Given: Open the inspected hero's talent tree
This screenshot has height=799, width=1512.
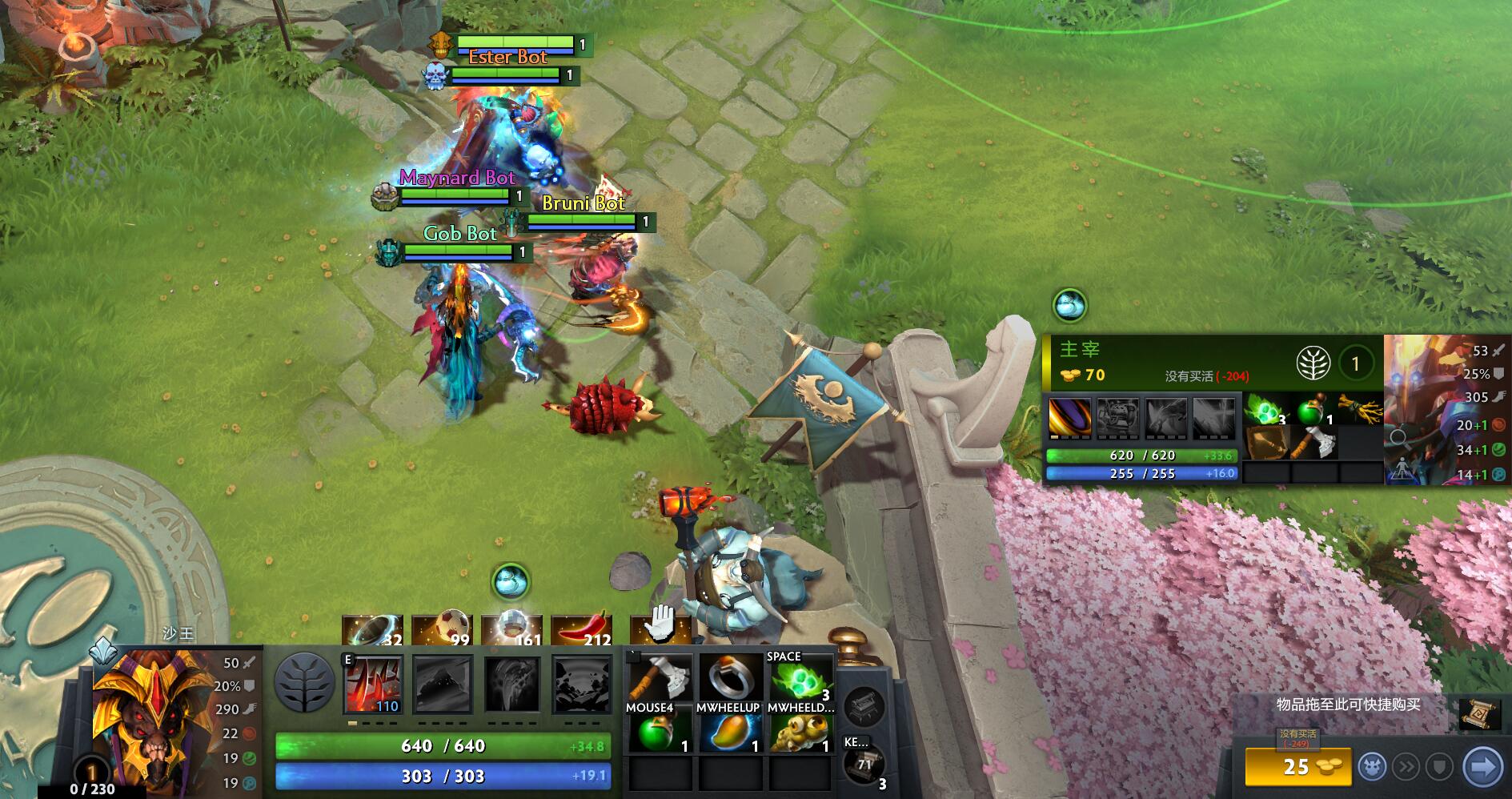Looking at the screenshot, I should click(1313, 363).
